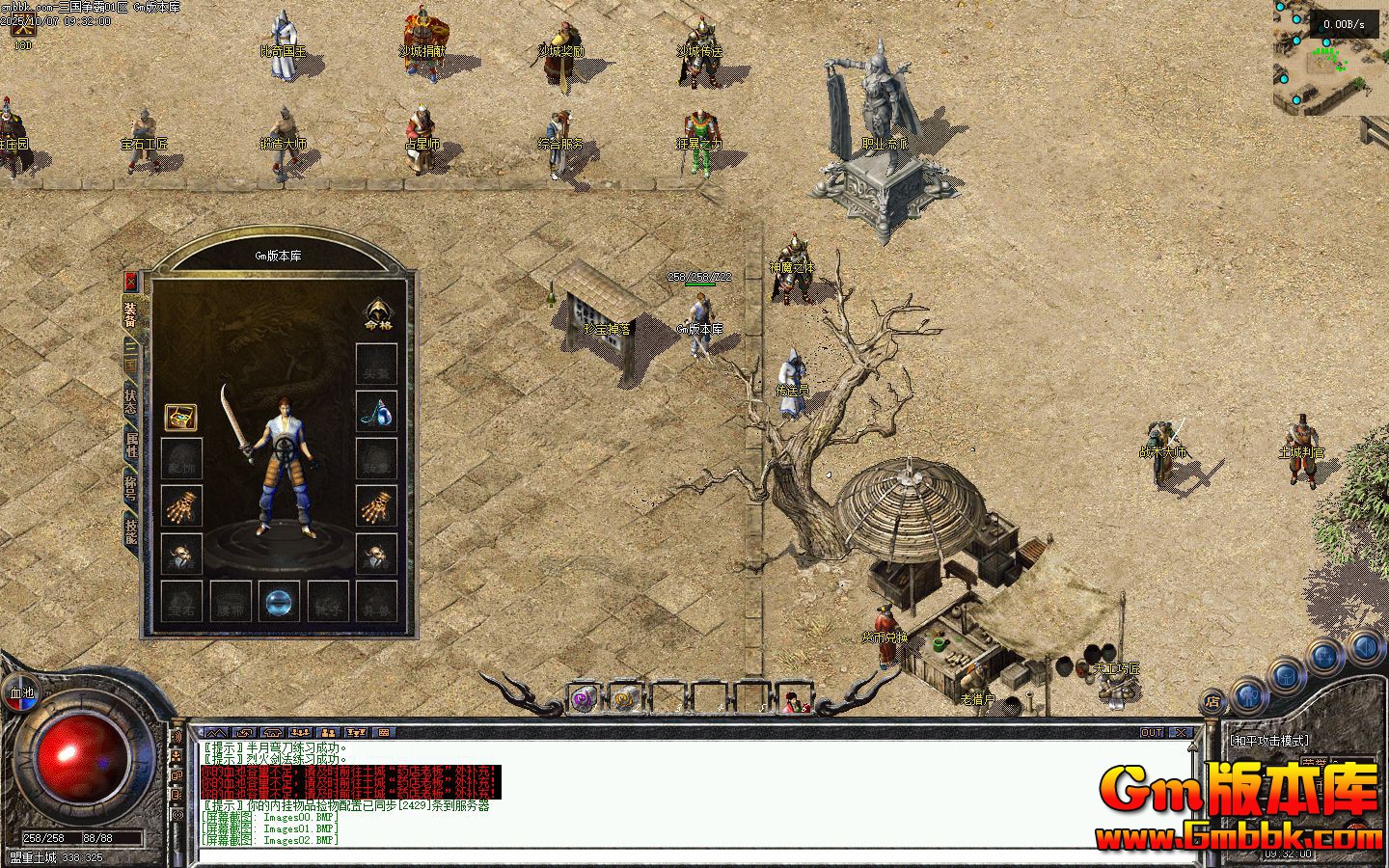Click the OUT button on chat bar
1389x868 pixels.
pyautogui.click(x=1152, y=733)
